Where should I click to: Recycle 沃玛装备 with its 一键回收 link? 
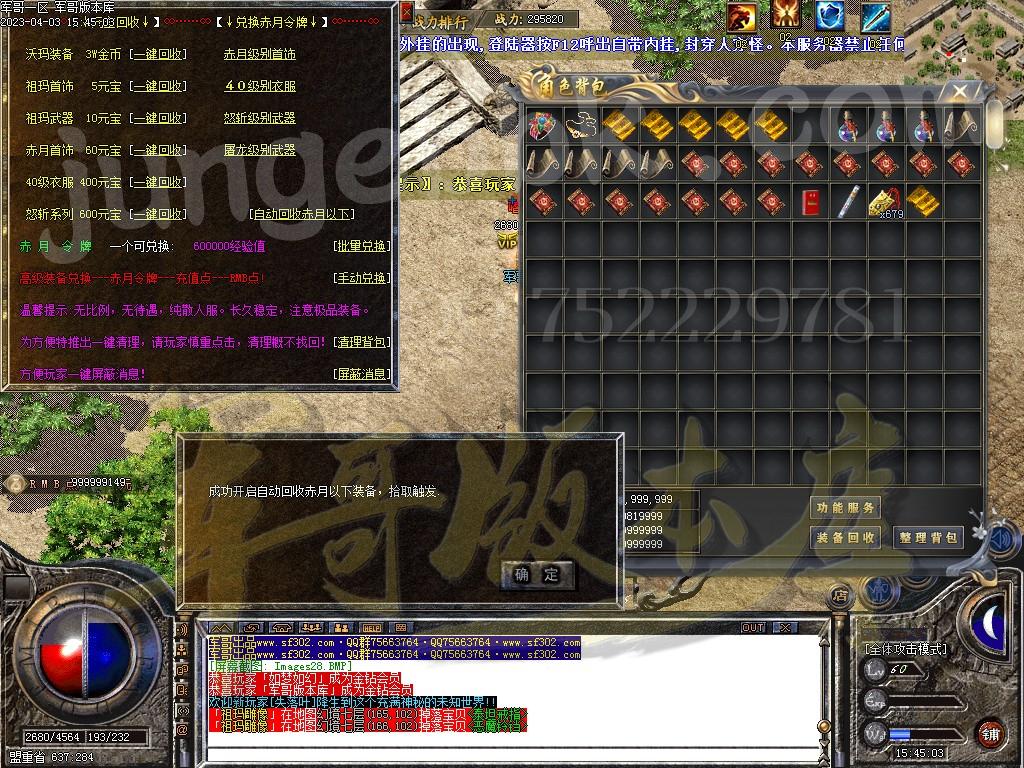click(158, 54)
